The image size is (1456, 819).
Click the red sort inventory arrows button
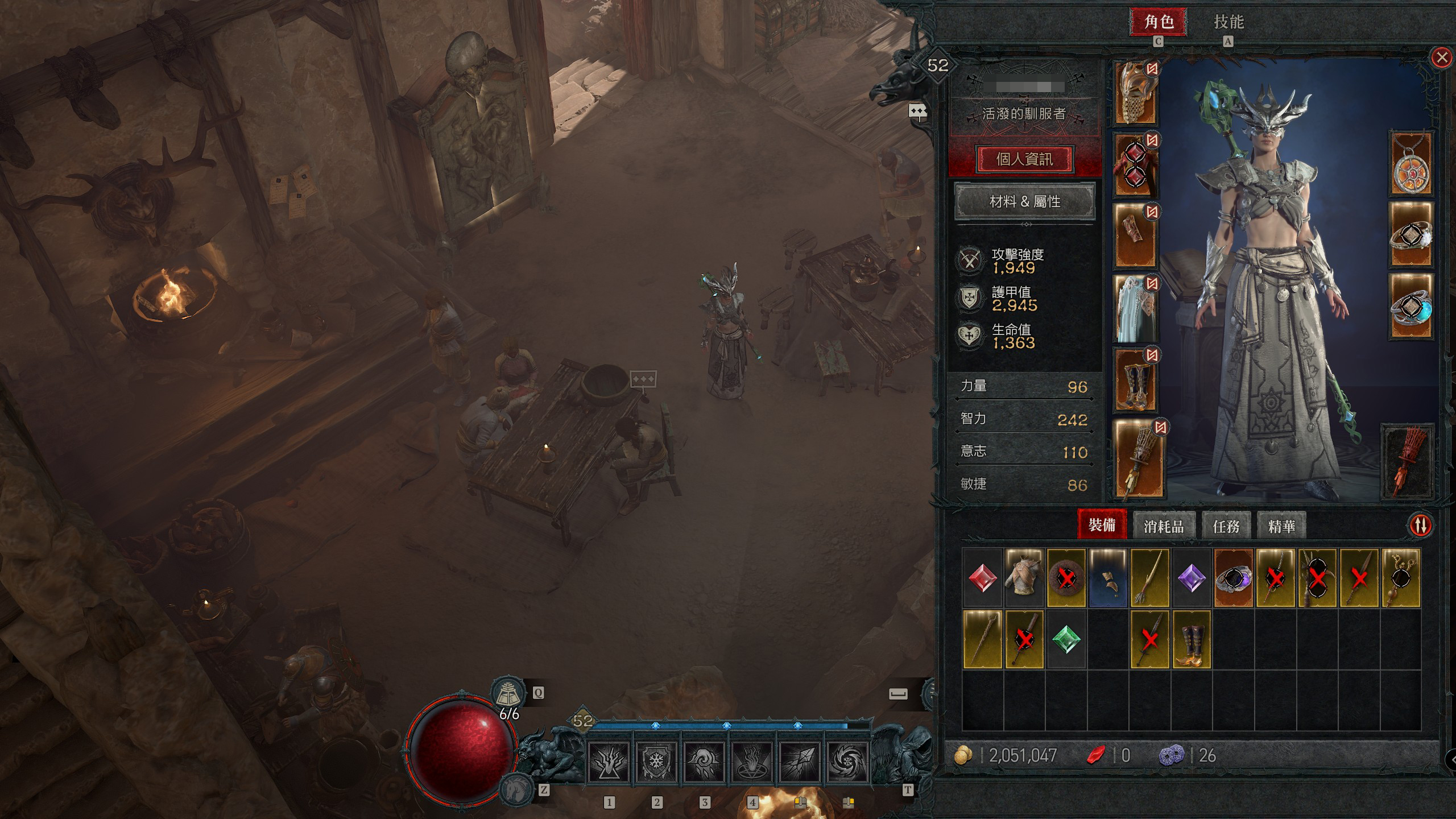(1420, 525)
